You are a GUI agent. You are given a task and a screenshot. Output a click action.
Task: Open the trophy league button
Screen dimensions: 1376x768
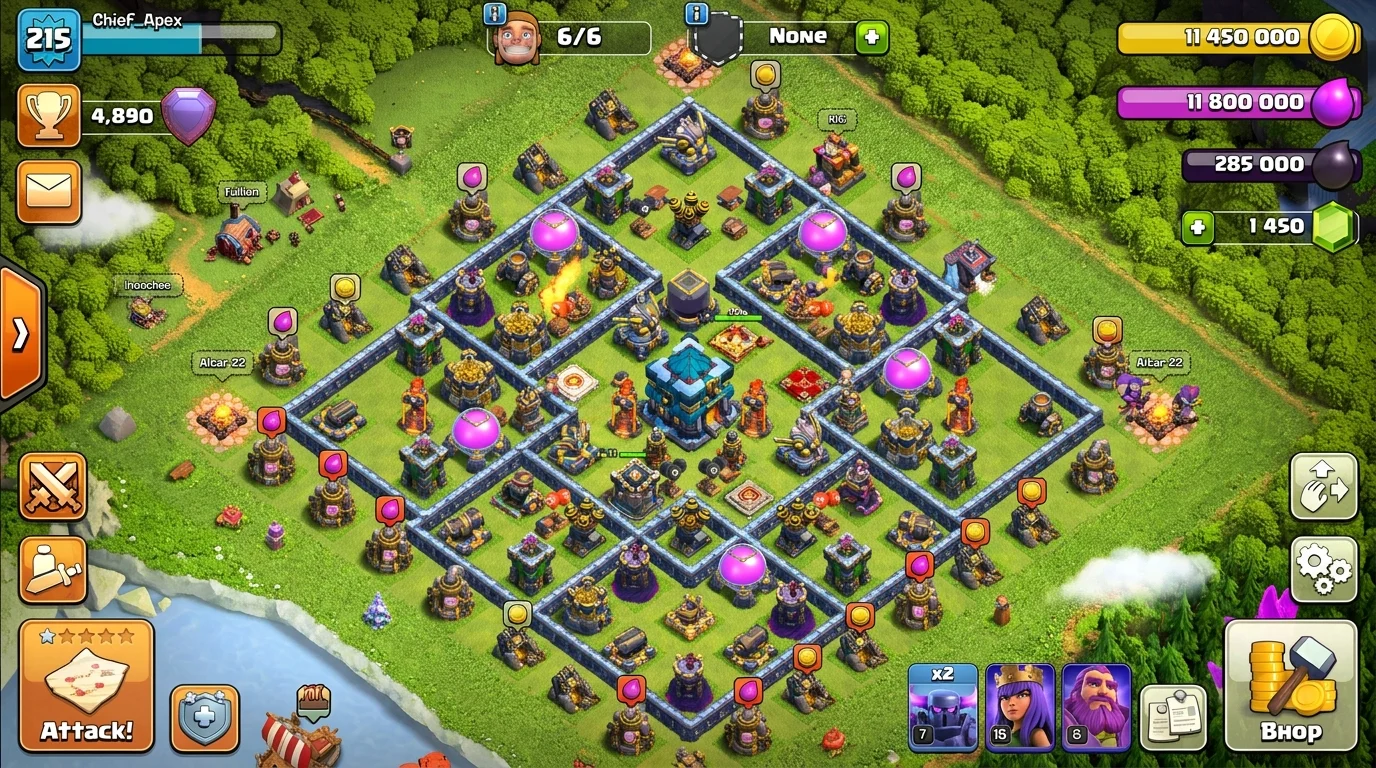coord(49,116)
